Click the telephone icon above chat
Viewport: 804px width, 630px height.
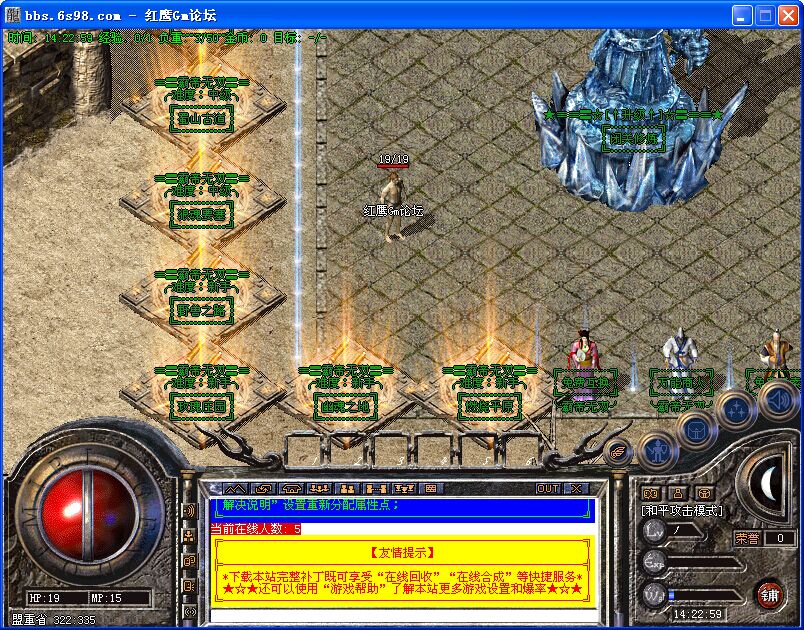tap(292, 489)
